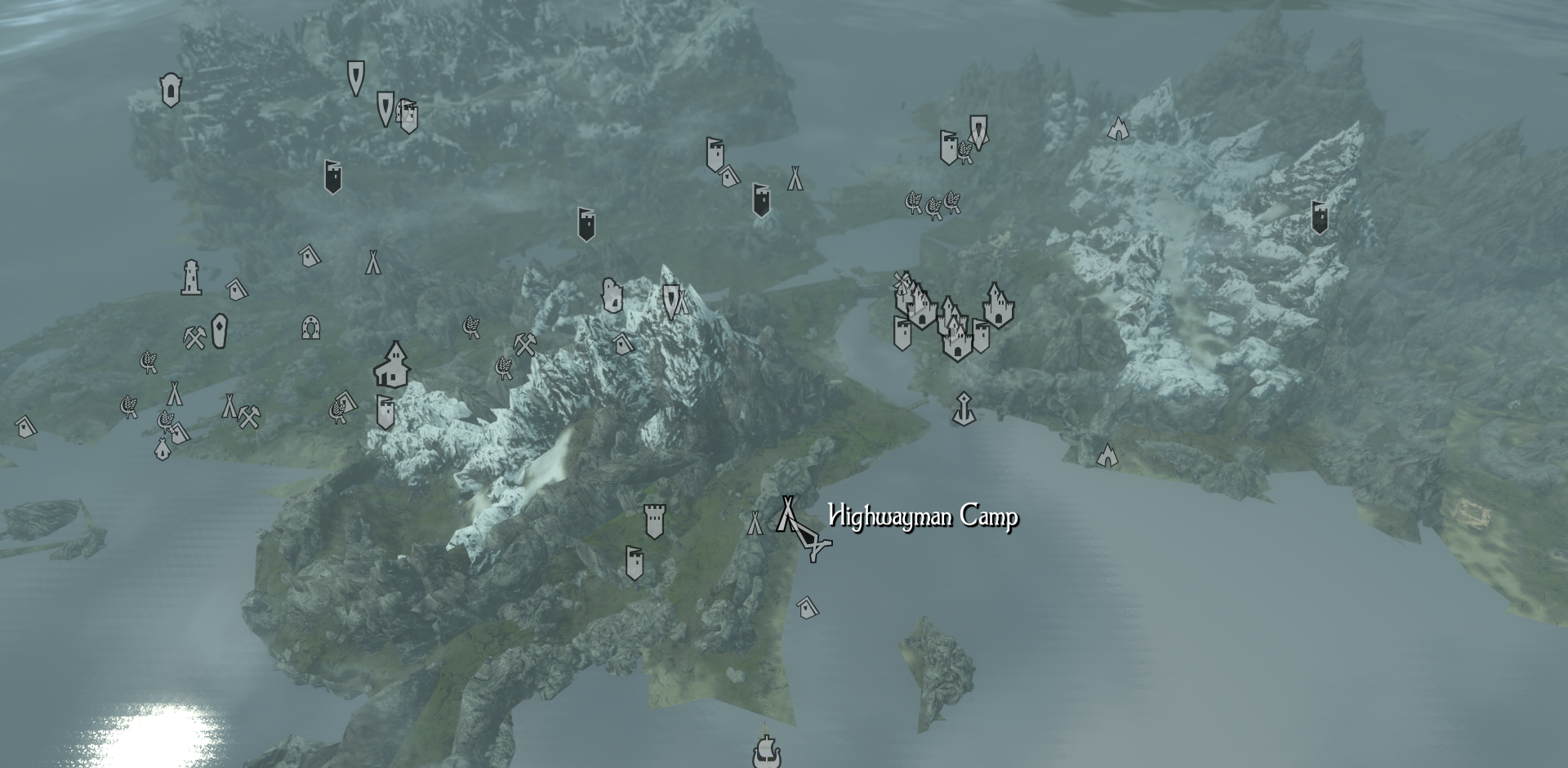The height and width of the screenshot is (768, 1568).
Task: Select the chapel house map marker
Action: [393, 365]
